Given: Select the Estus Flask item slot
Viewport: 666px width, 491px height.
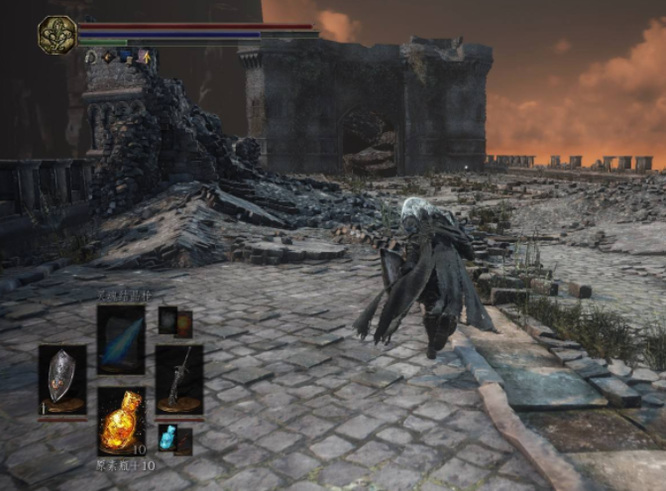Looking at the screenshot, I should (x=120, y=422).
